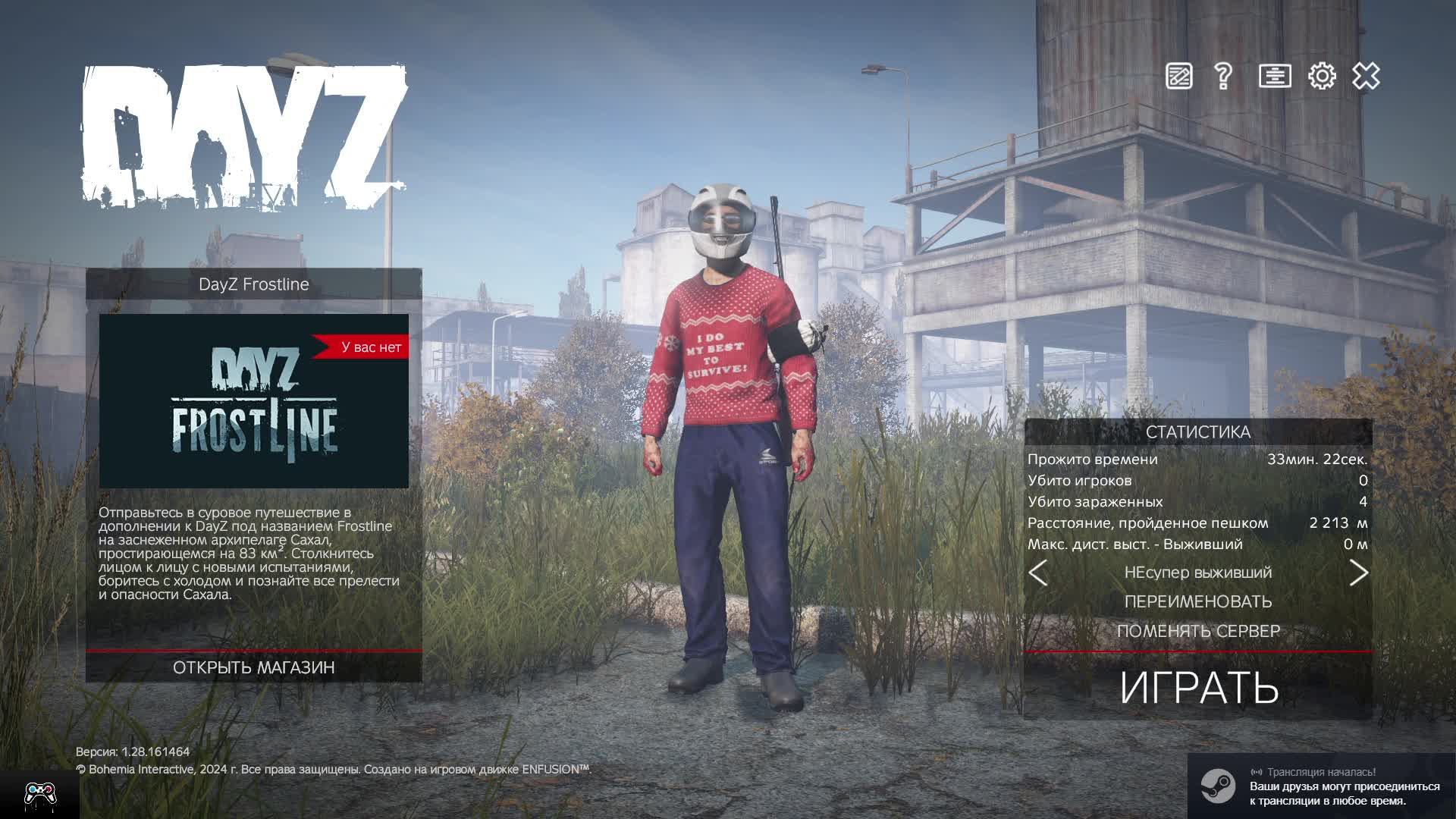Screen dimensions: 1456x819
Task: Click the text-lines credits icon
Action: coord(1274,76)
